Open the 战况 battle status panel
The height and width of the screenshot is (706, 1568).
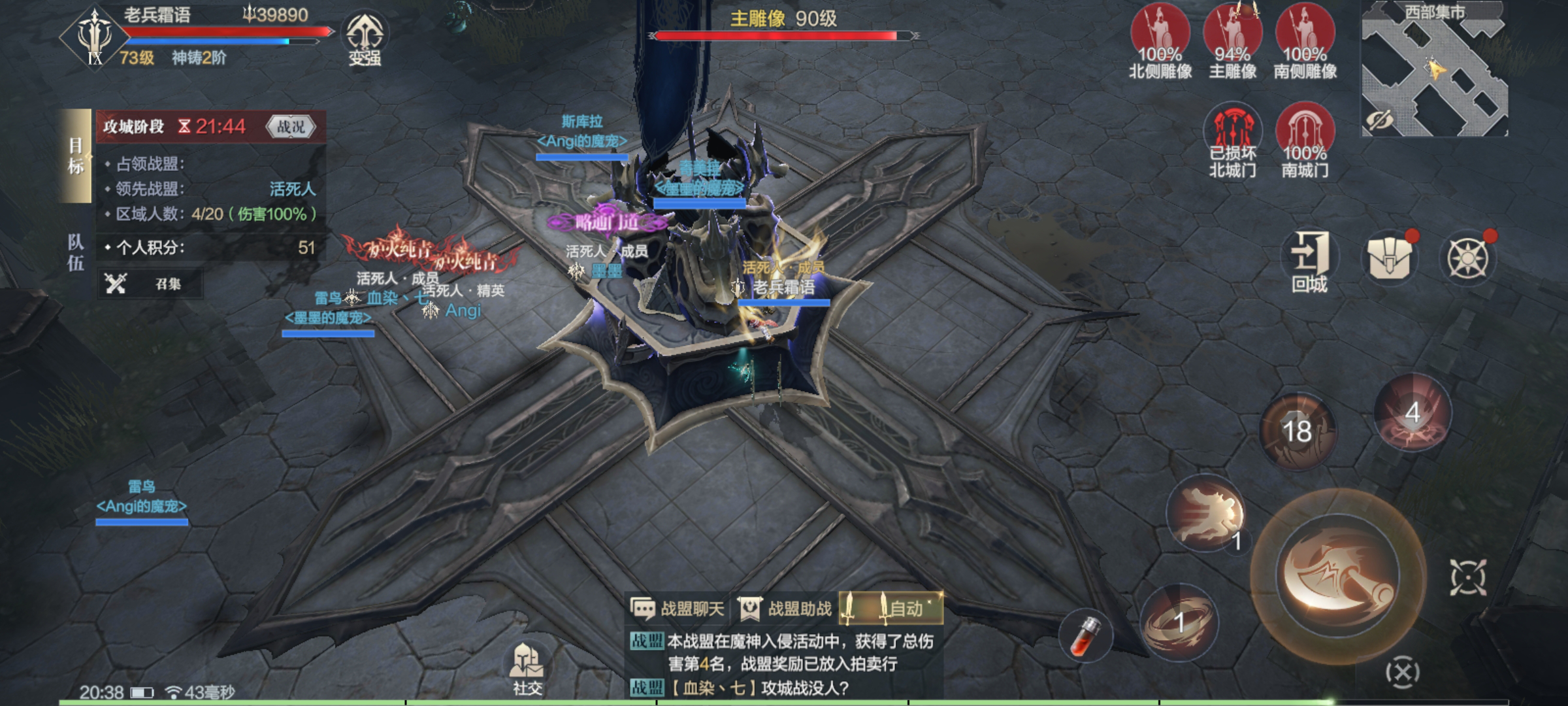click(291, 127)
